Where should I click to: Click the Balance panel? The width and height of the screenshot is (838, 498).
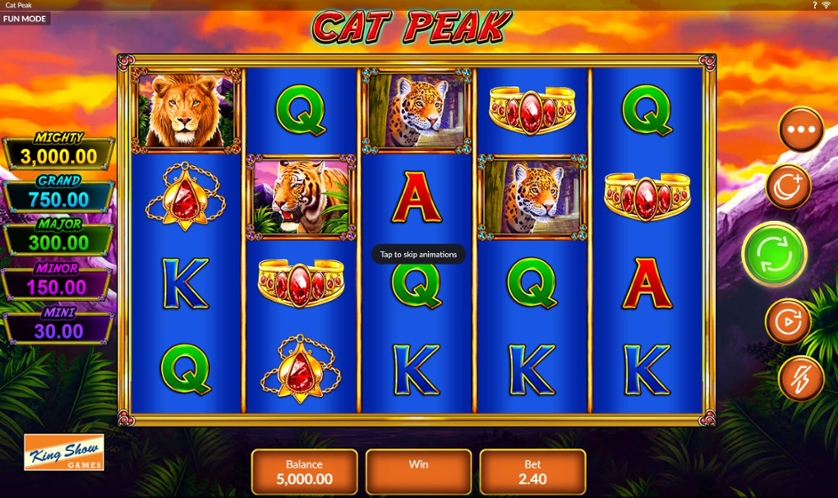point(304,472)
